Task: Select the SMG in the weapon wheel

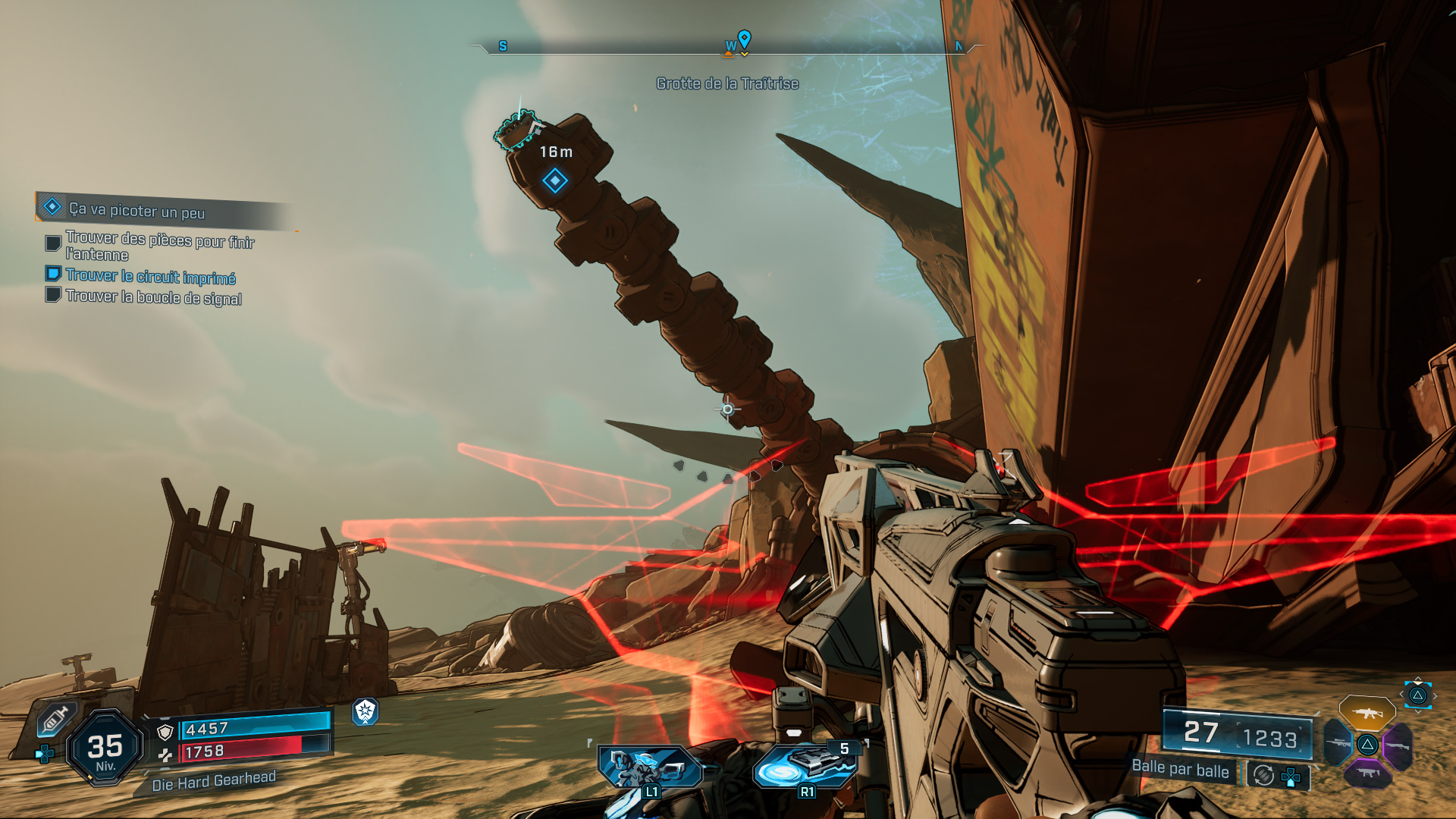Action: click(x=1368, y=773)
